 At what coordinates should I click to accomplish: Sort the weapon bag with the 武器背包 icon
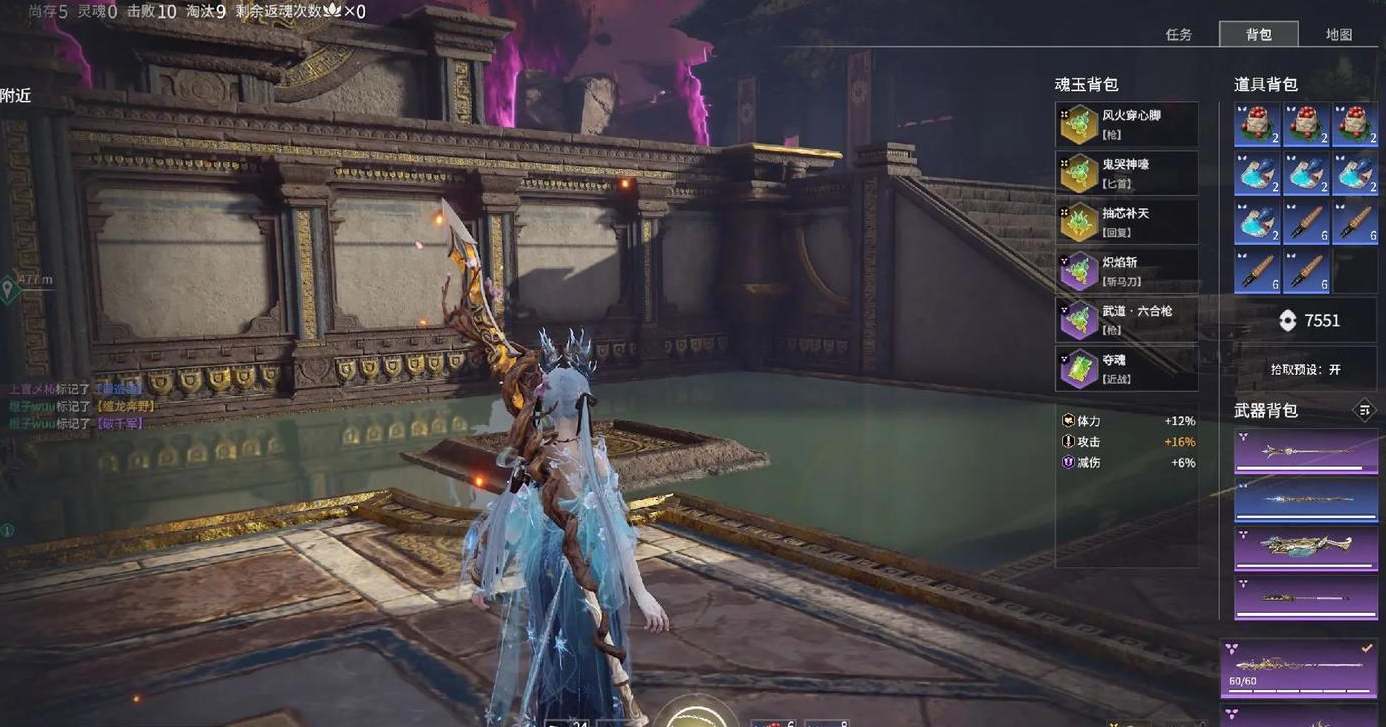[1364, 409]
